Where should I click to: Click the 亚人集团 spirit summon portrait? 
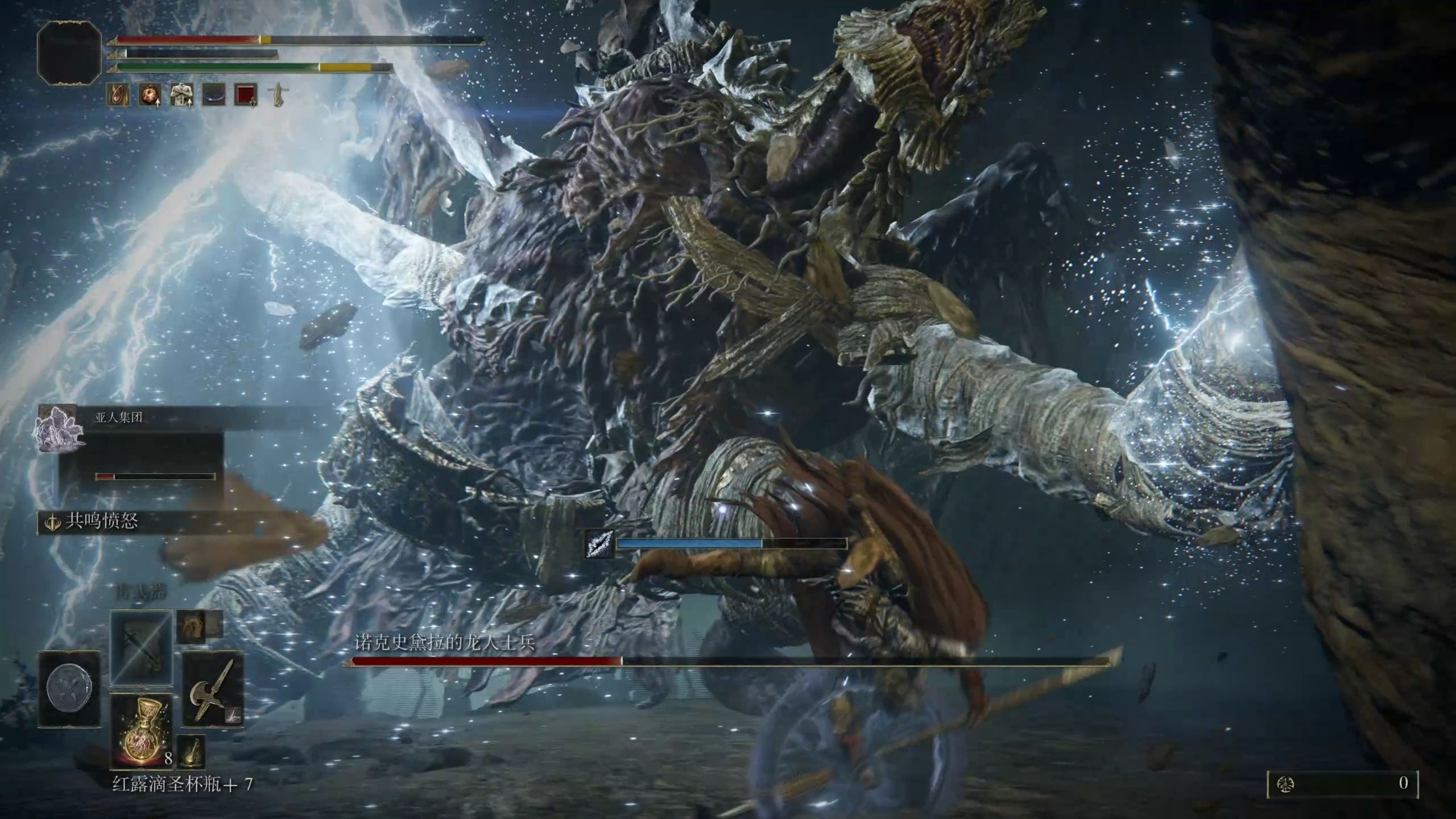click(57, 429)
